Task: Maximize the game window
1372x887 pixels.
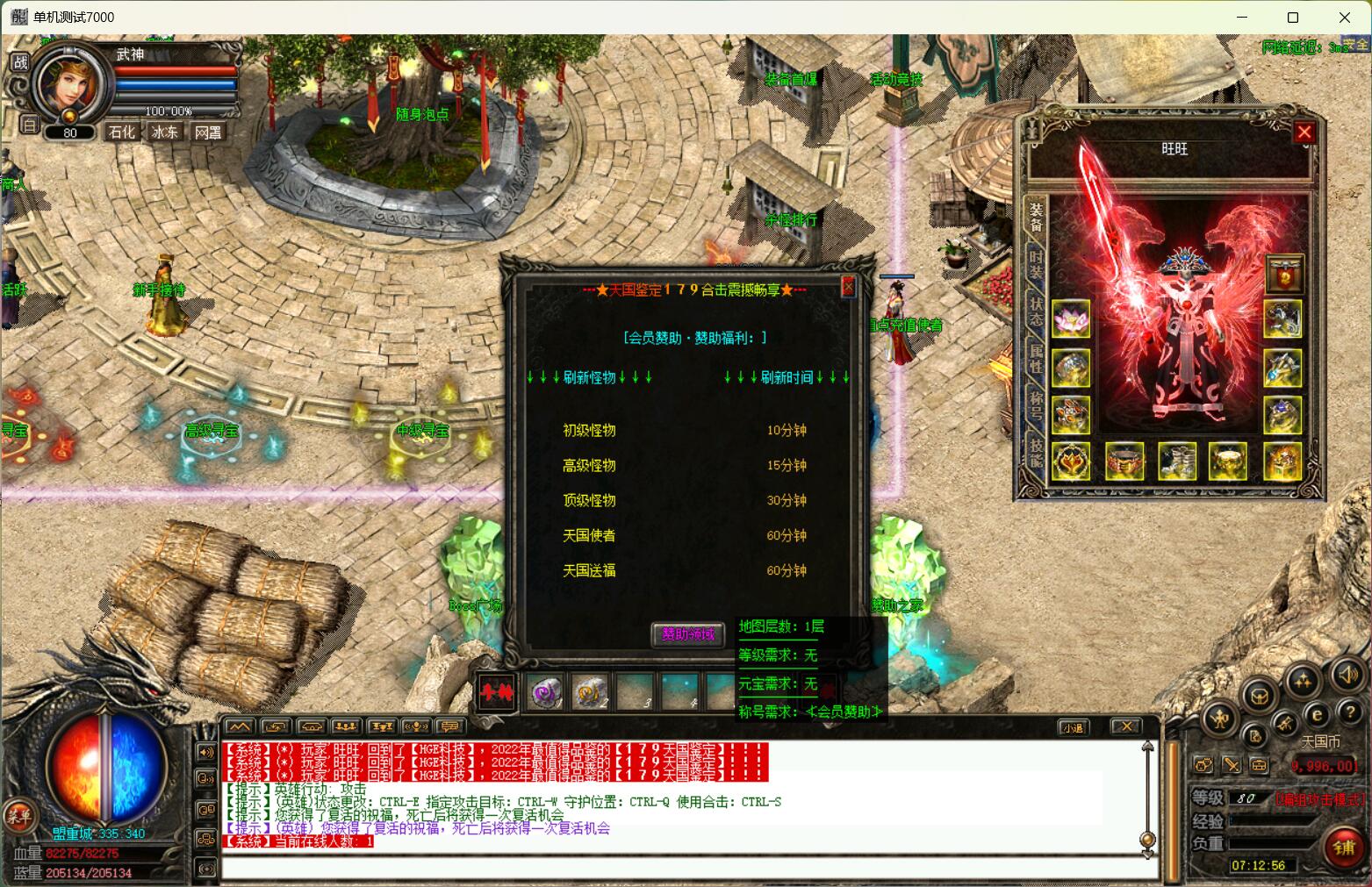Action: (x=1292, y=18)
